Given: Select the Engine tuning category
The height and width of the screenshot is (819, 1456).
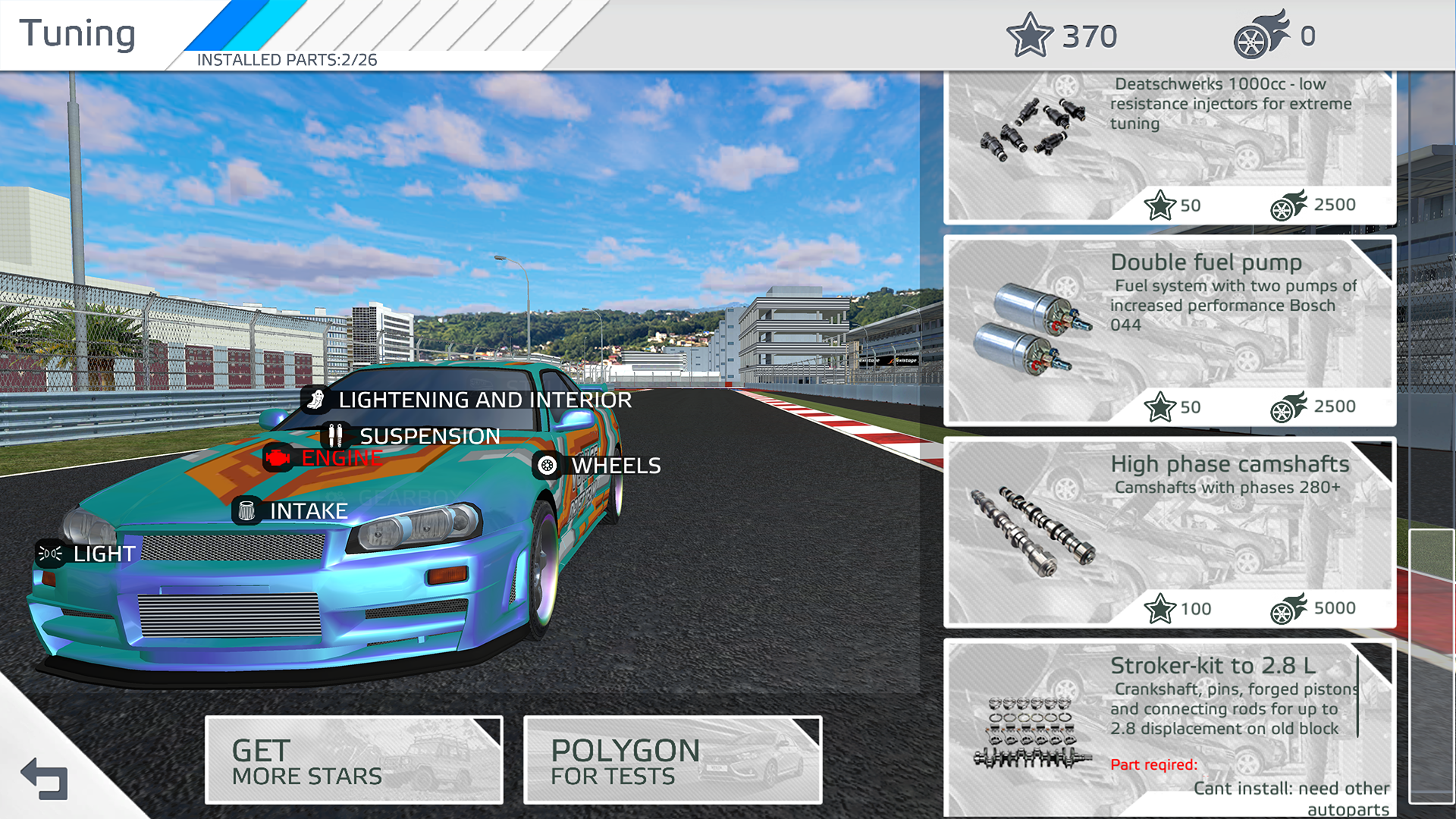Looking at the screenshot, I should [324, 458].
